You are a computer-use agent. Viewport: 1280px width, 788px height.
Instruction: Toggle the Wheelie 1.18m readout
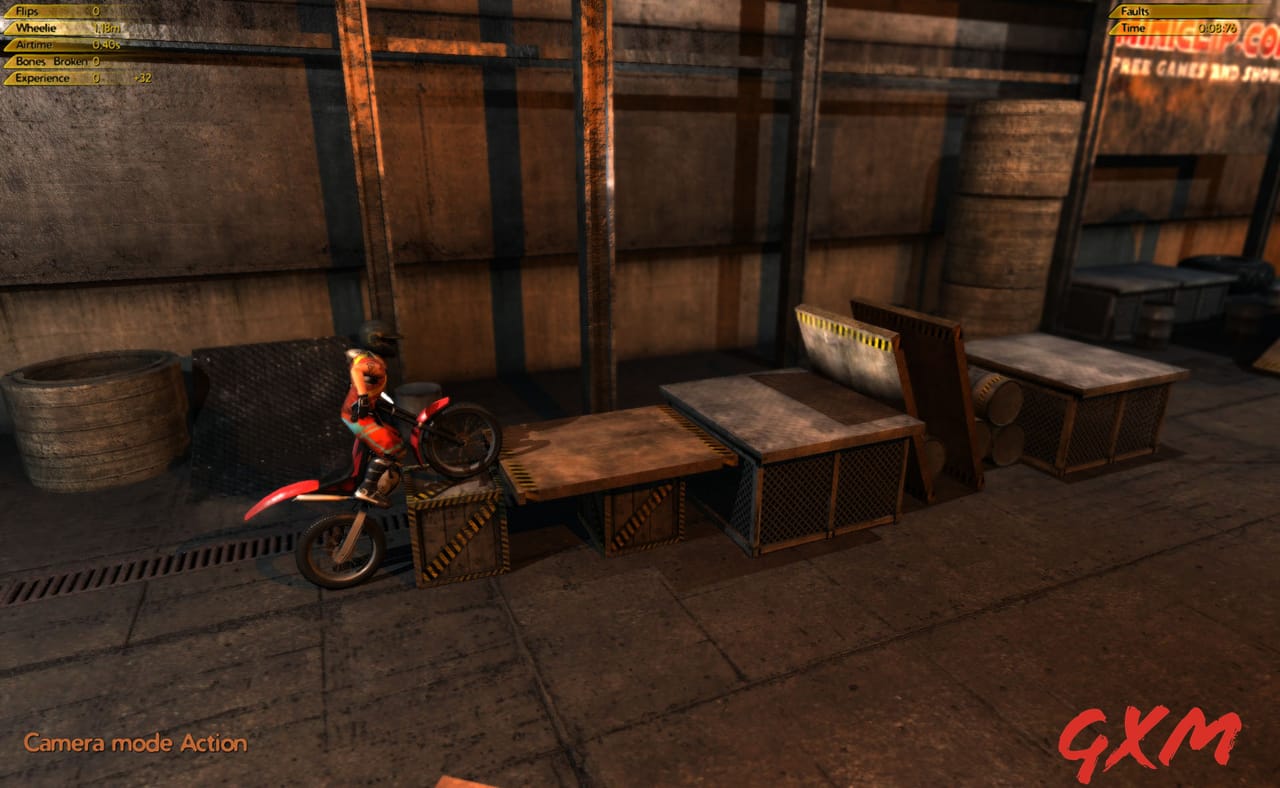click(x=110, y=28)
